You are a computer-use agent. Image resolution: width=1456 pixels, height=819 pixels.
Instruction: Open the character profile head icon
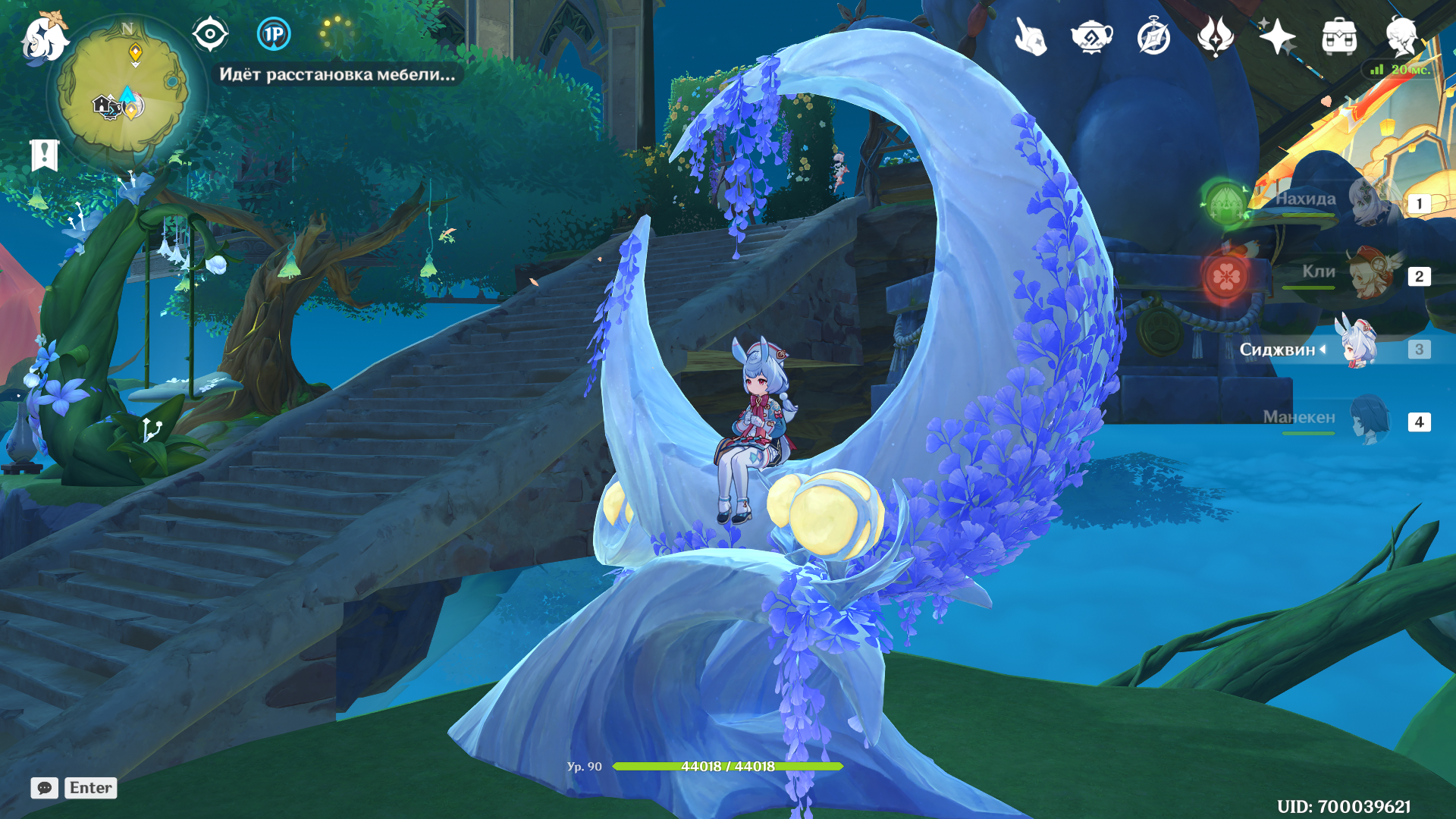click(1401, 36)
